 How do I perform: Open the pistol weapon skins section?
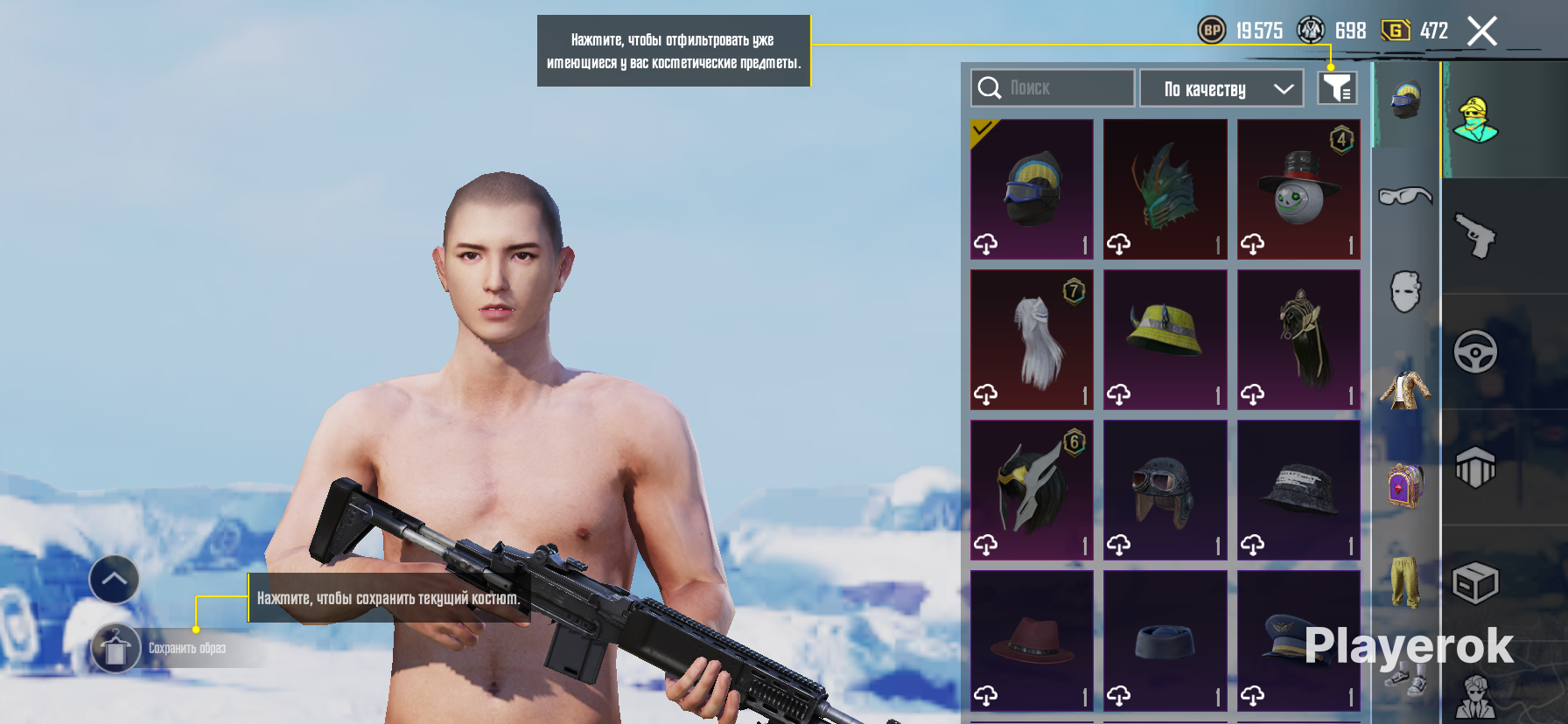[1476, 236]
